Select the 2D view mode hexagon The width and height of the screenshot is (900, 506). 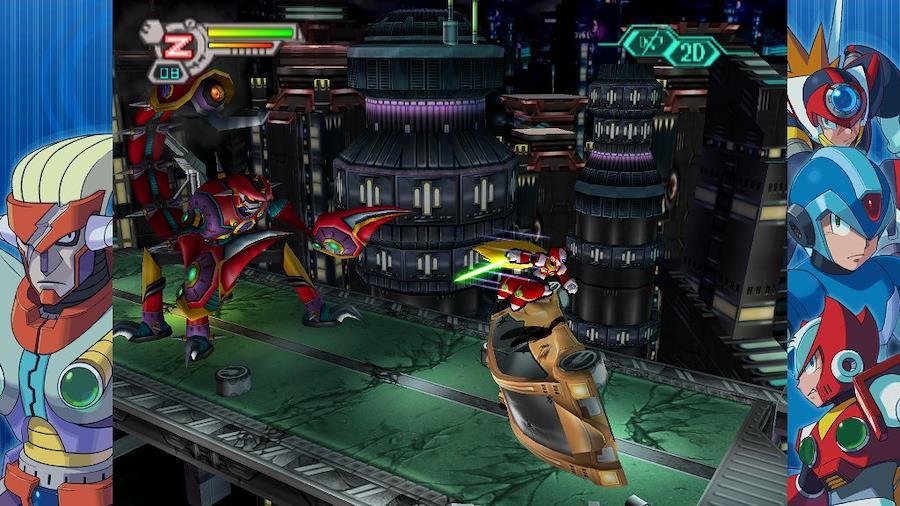[x=692, y=50]
